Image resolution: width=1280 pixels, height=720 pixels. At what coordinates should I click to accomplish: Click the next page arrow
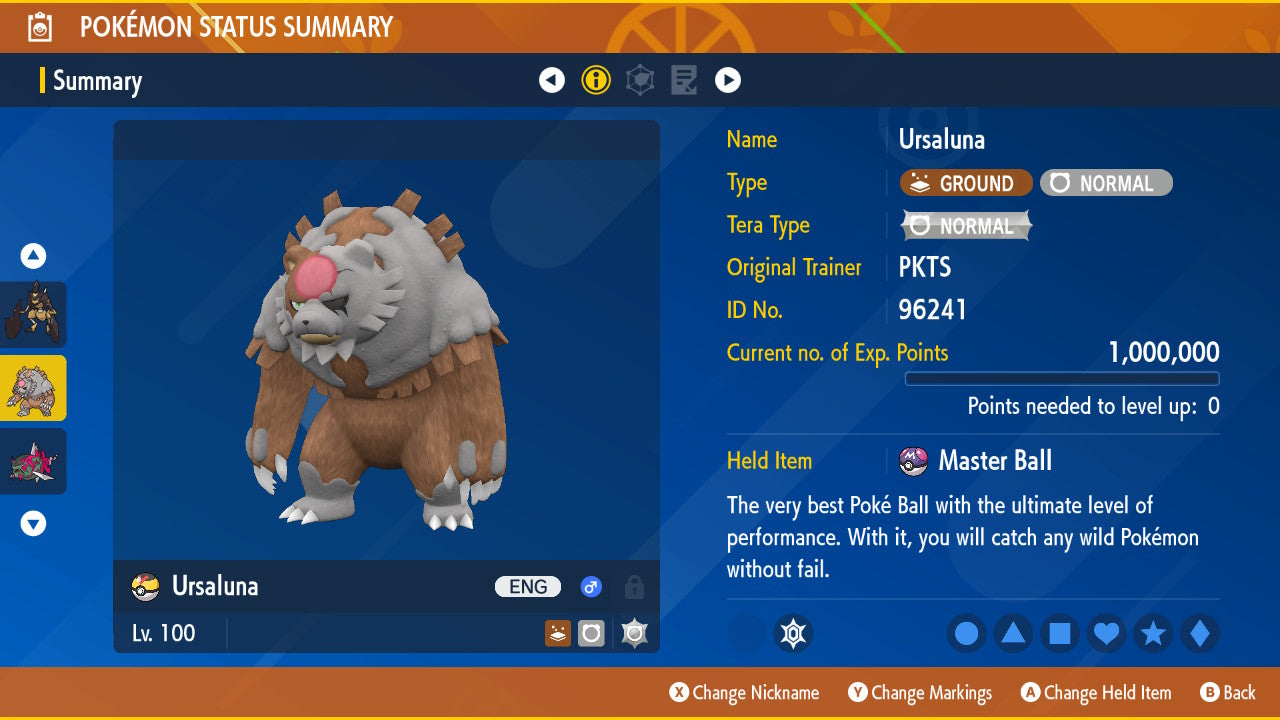(x=728, y=79)
